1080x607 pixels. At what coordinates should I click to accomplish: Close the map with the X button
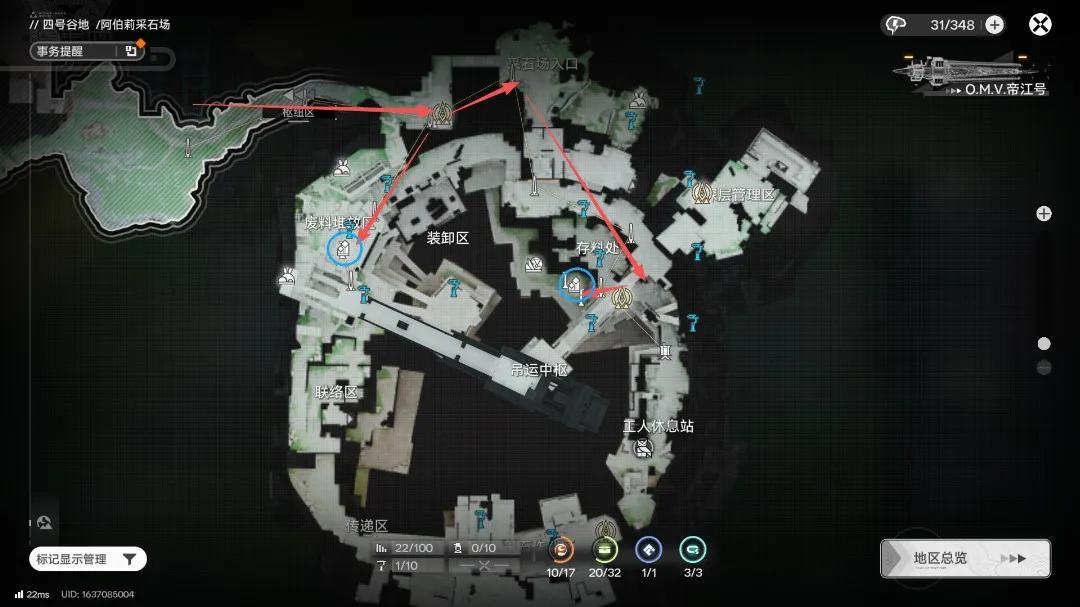[1041, 25]
